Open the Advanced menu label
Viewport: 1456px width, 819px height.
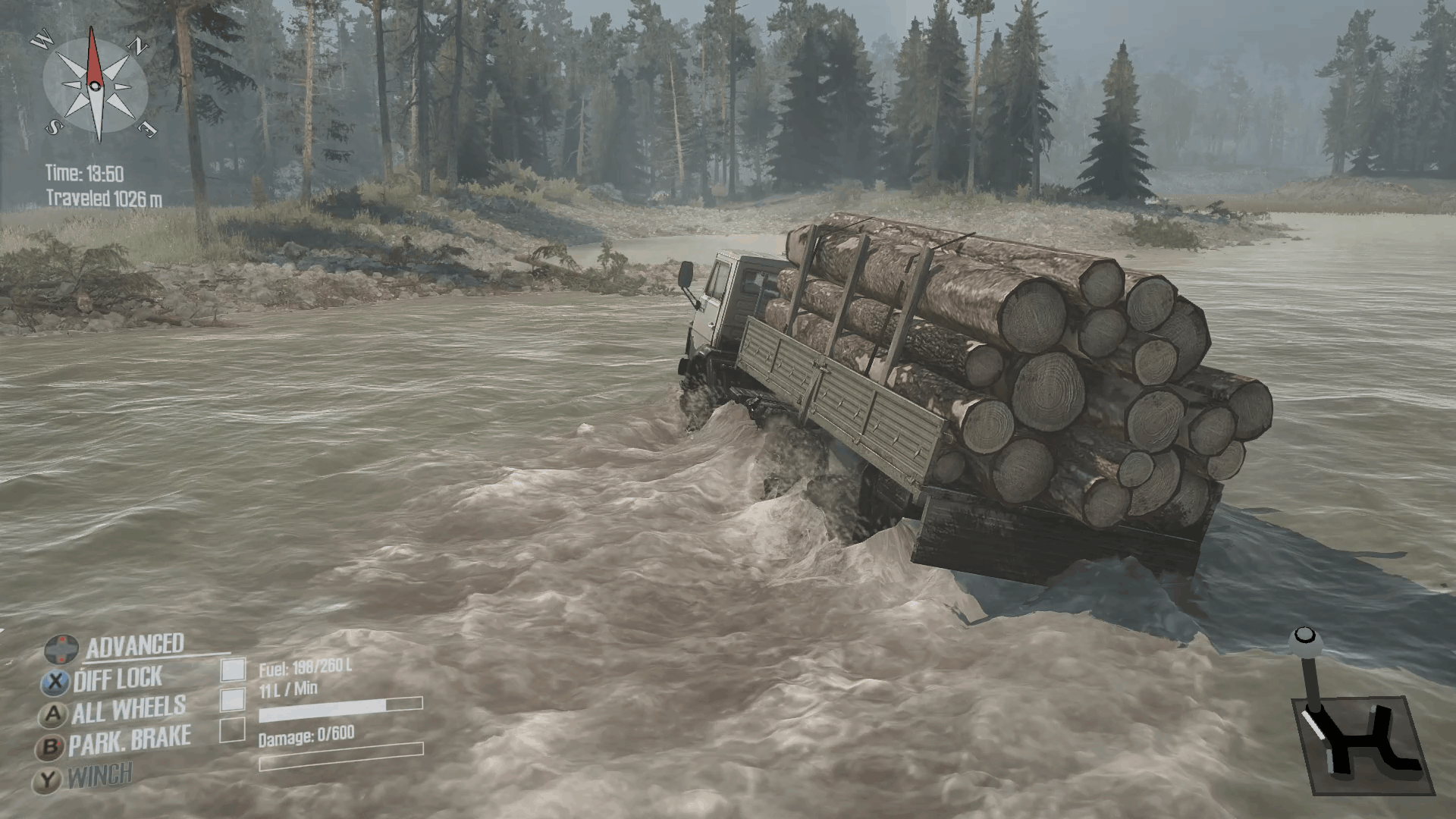pos(134,646)
